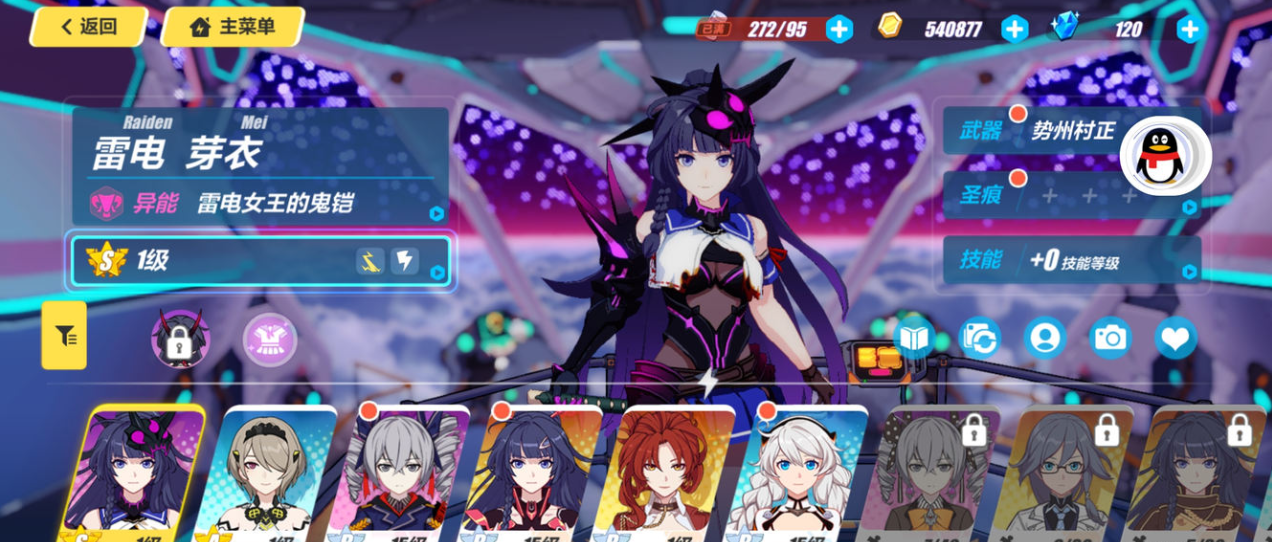
Task: Open the 技能 skill level panel
Action: point(1070,261)
